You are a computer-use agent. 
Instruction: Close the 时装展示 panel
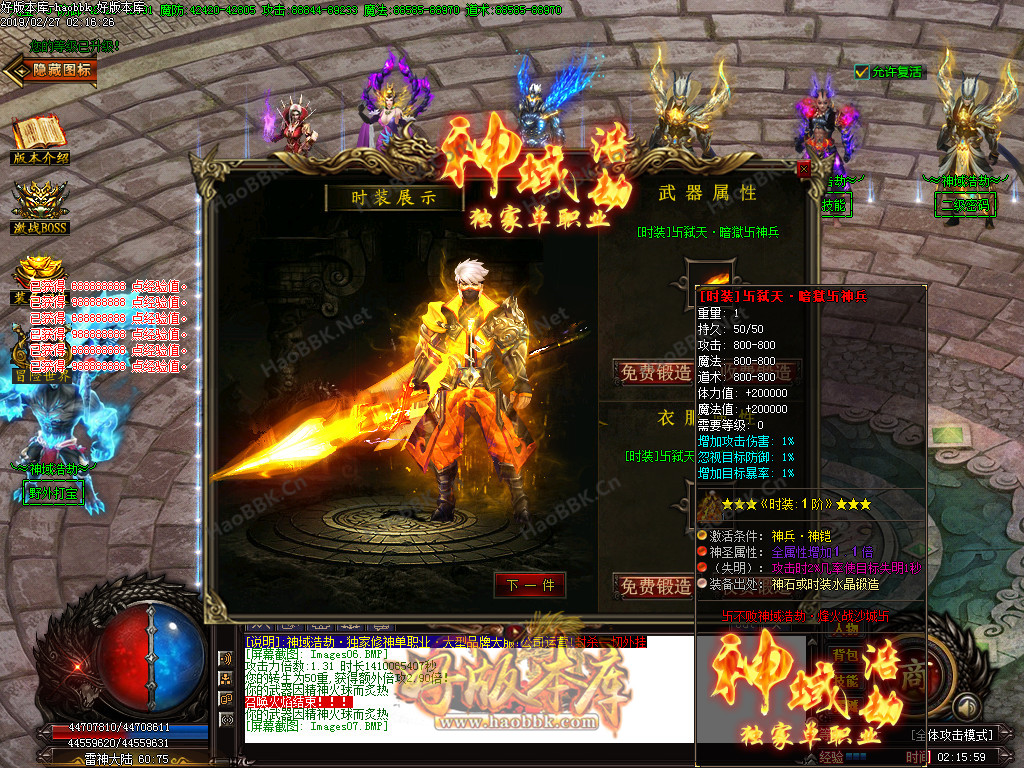coord(803,170)
